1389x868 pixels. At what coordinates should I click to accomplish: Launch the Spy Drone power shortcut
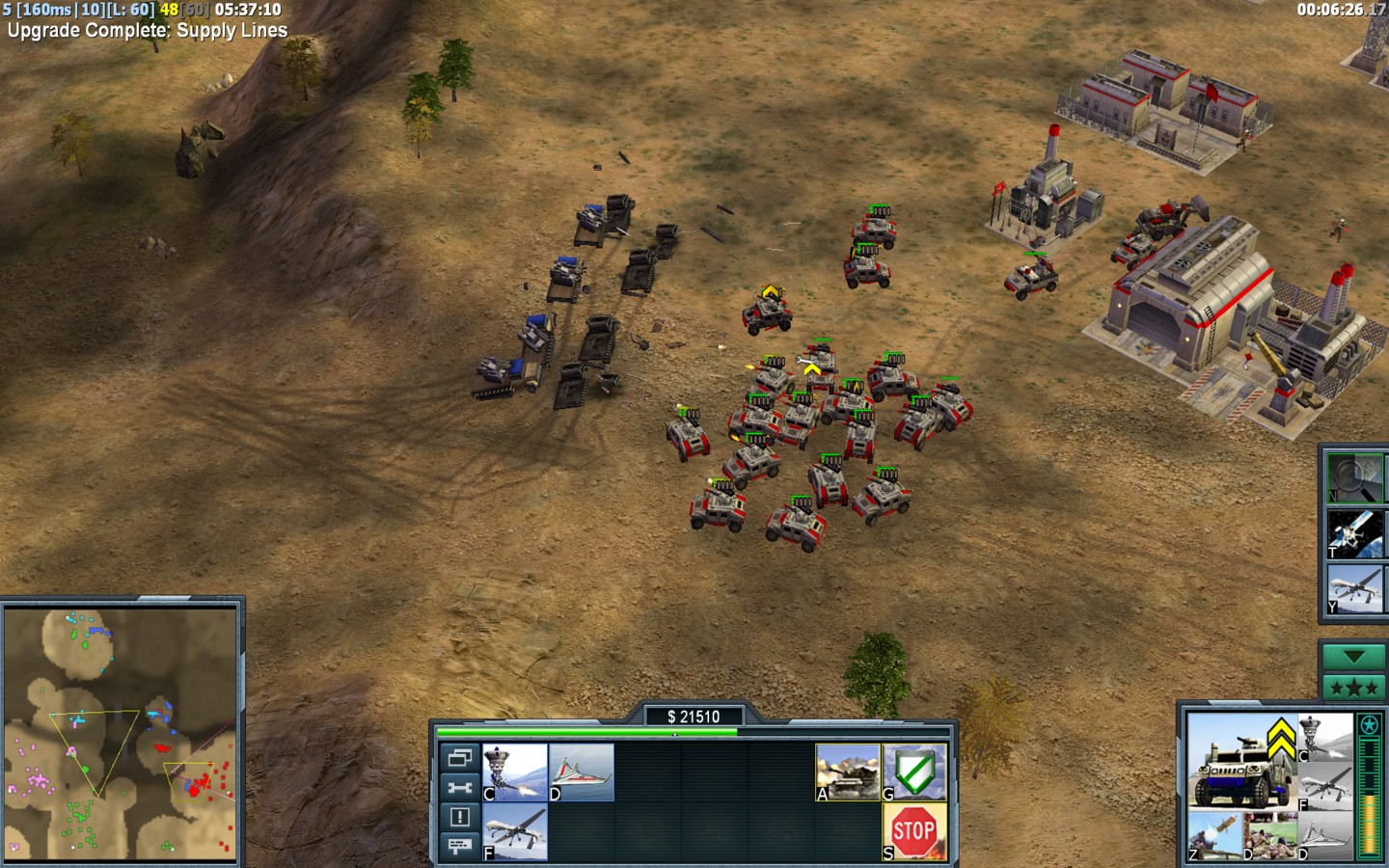[x=1355, y=589]
